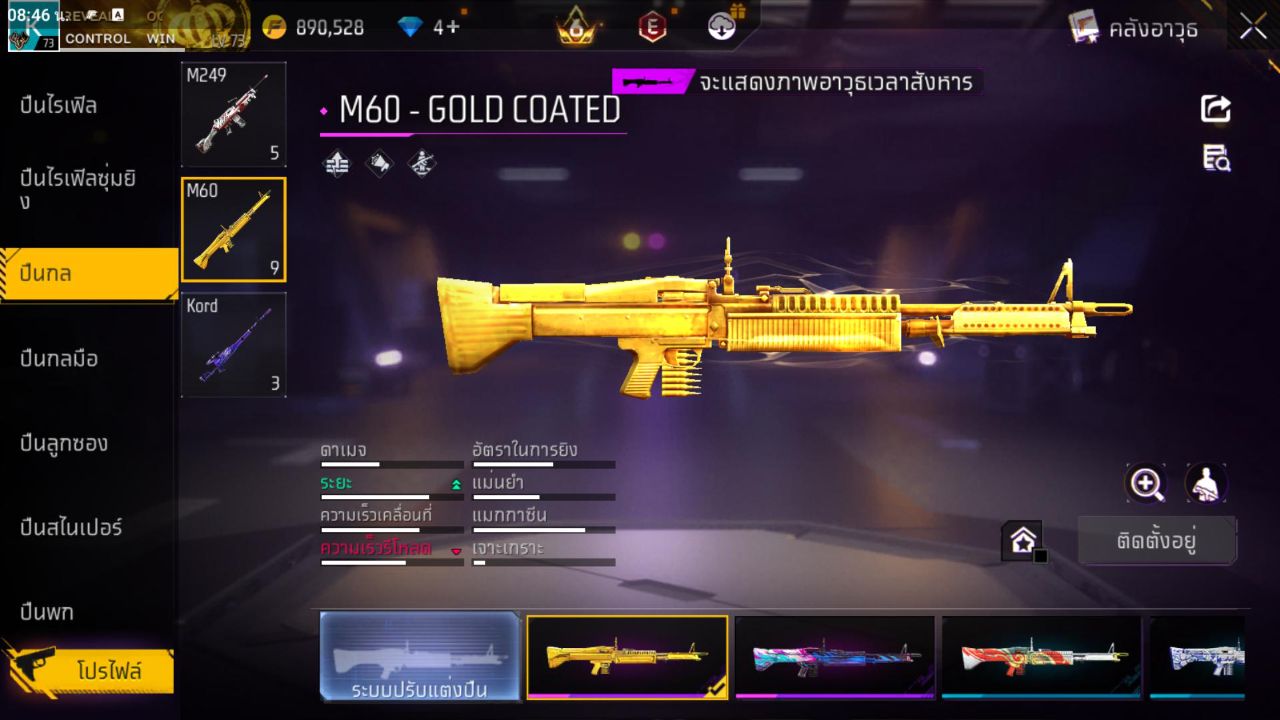Click the stat upgrade diamond icon below weapon title
The image size is (1280, 720).
[x=336, y=165]
